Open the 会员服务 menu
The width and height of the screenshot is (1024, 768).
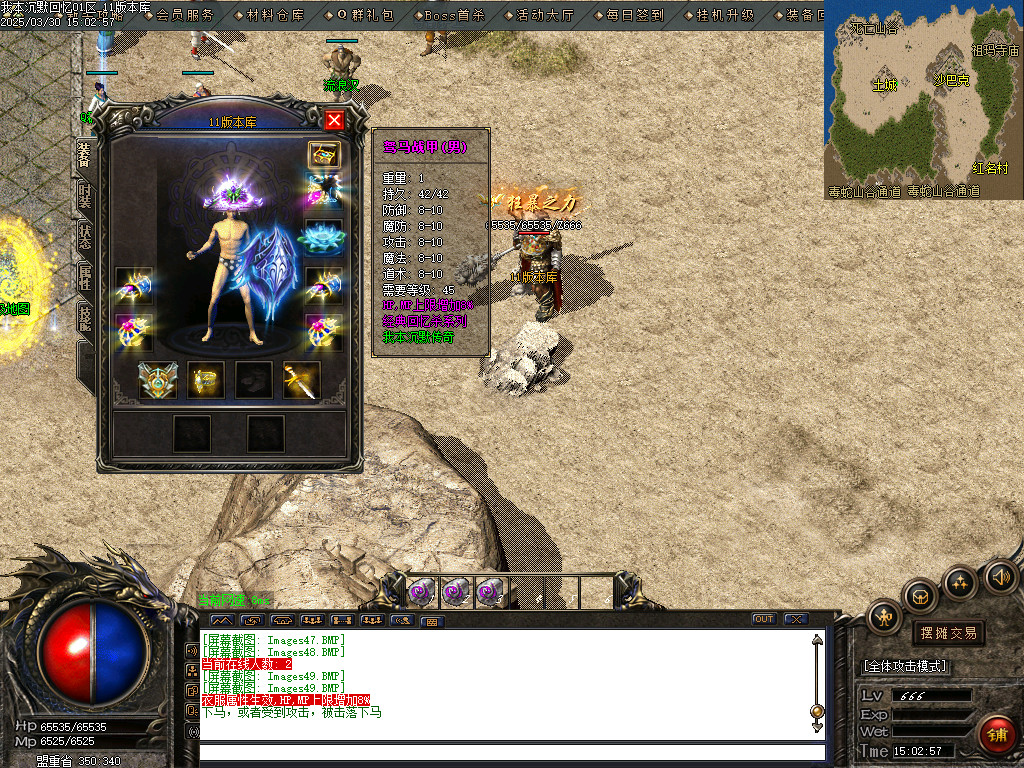(185, 15)
